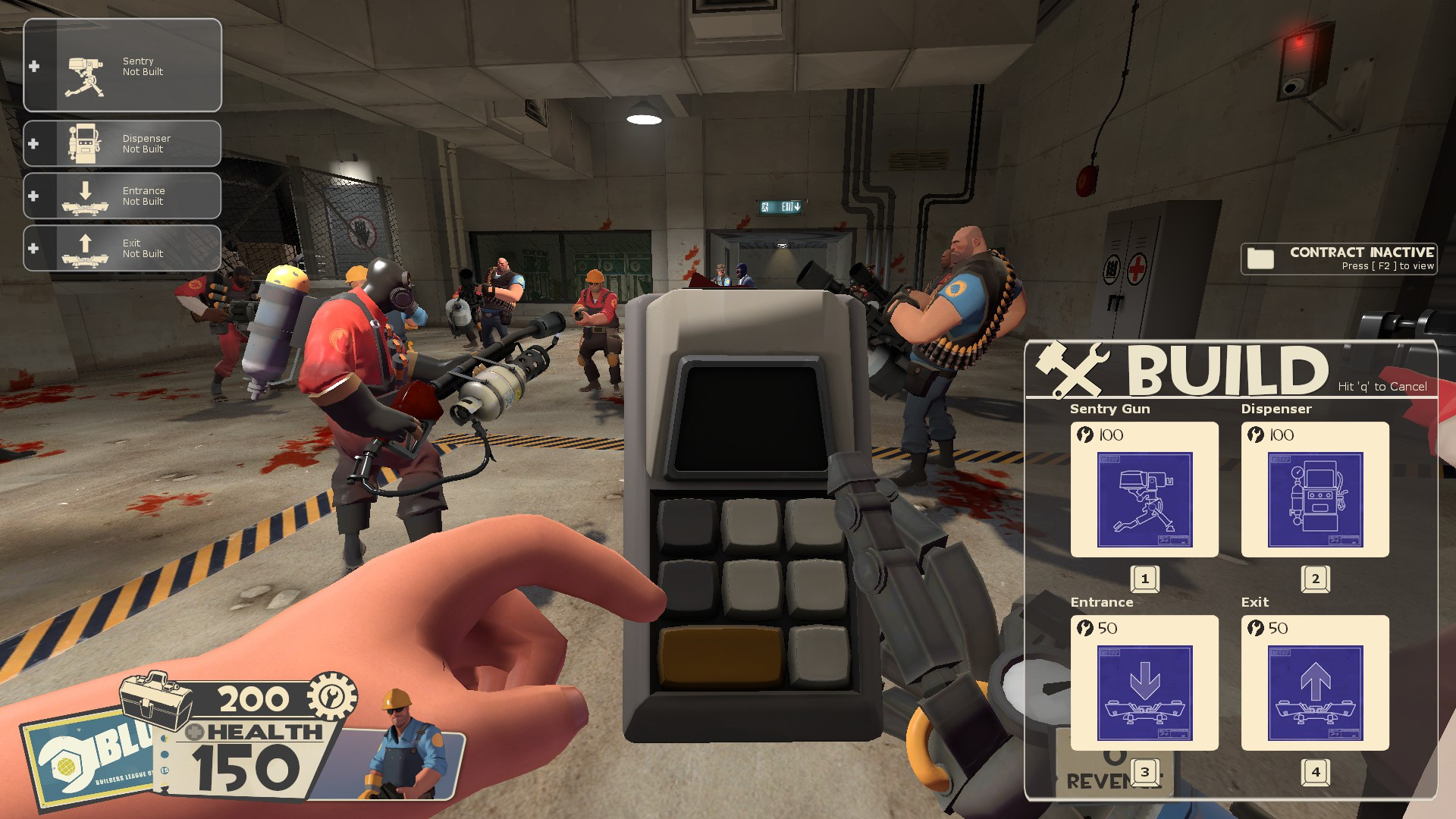Select the Sentry Gun tab header
The image size is (1456, 819).
(1109, 409)
